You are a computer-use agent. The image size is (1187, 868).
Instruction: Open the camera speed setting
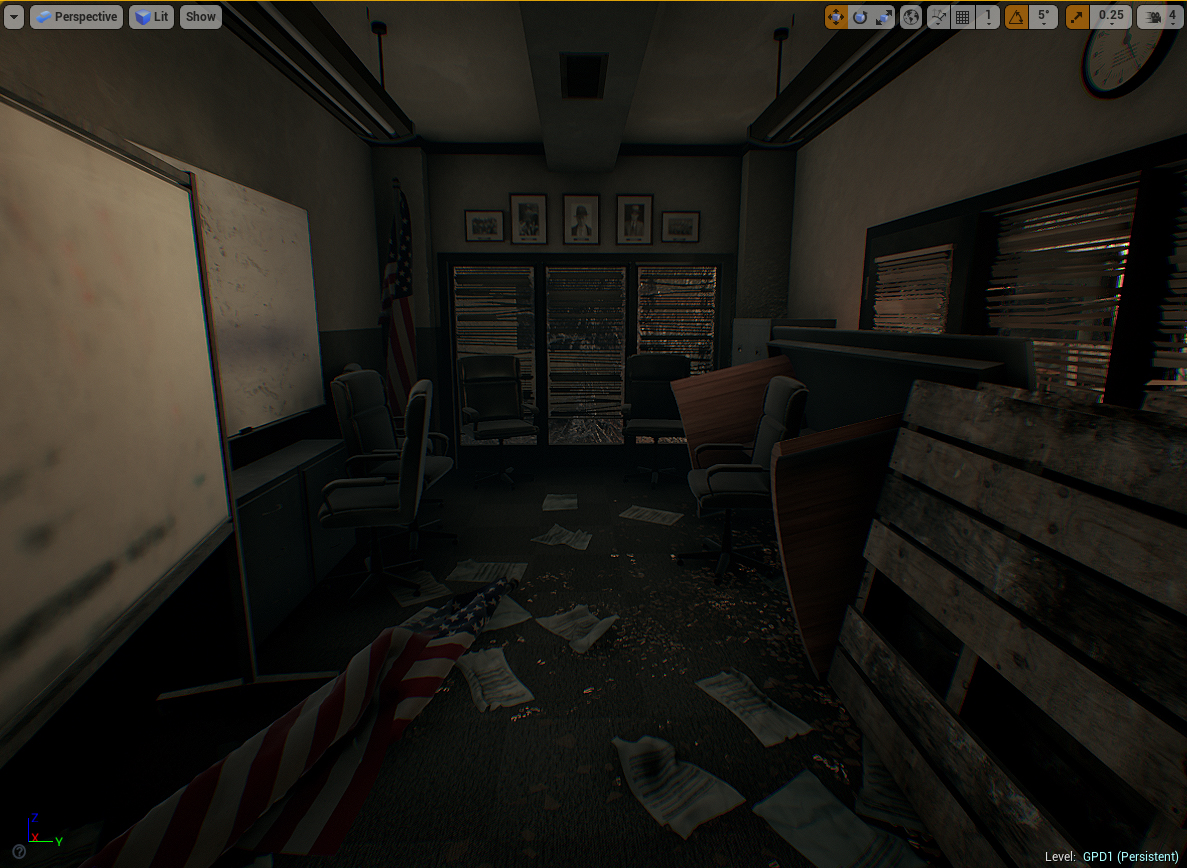pos(1160,17)
